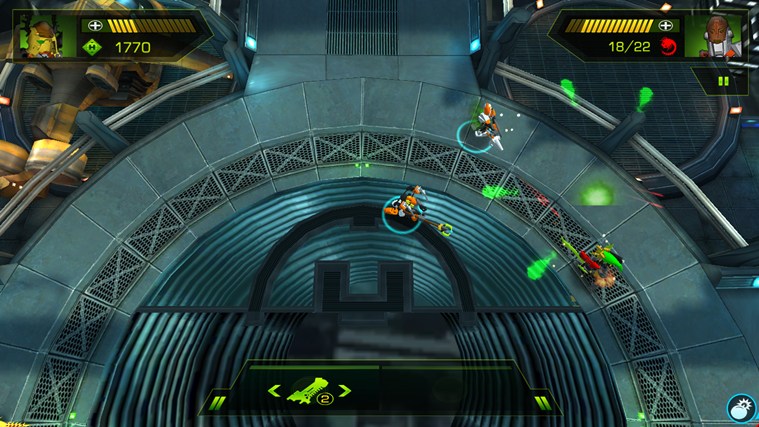
Task: Select the green blaster weapon icon
Action: pyautogui.click(x=303, y=391)
